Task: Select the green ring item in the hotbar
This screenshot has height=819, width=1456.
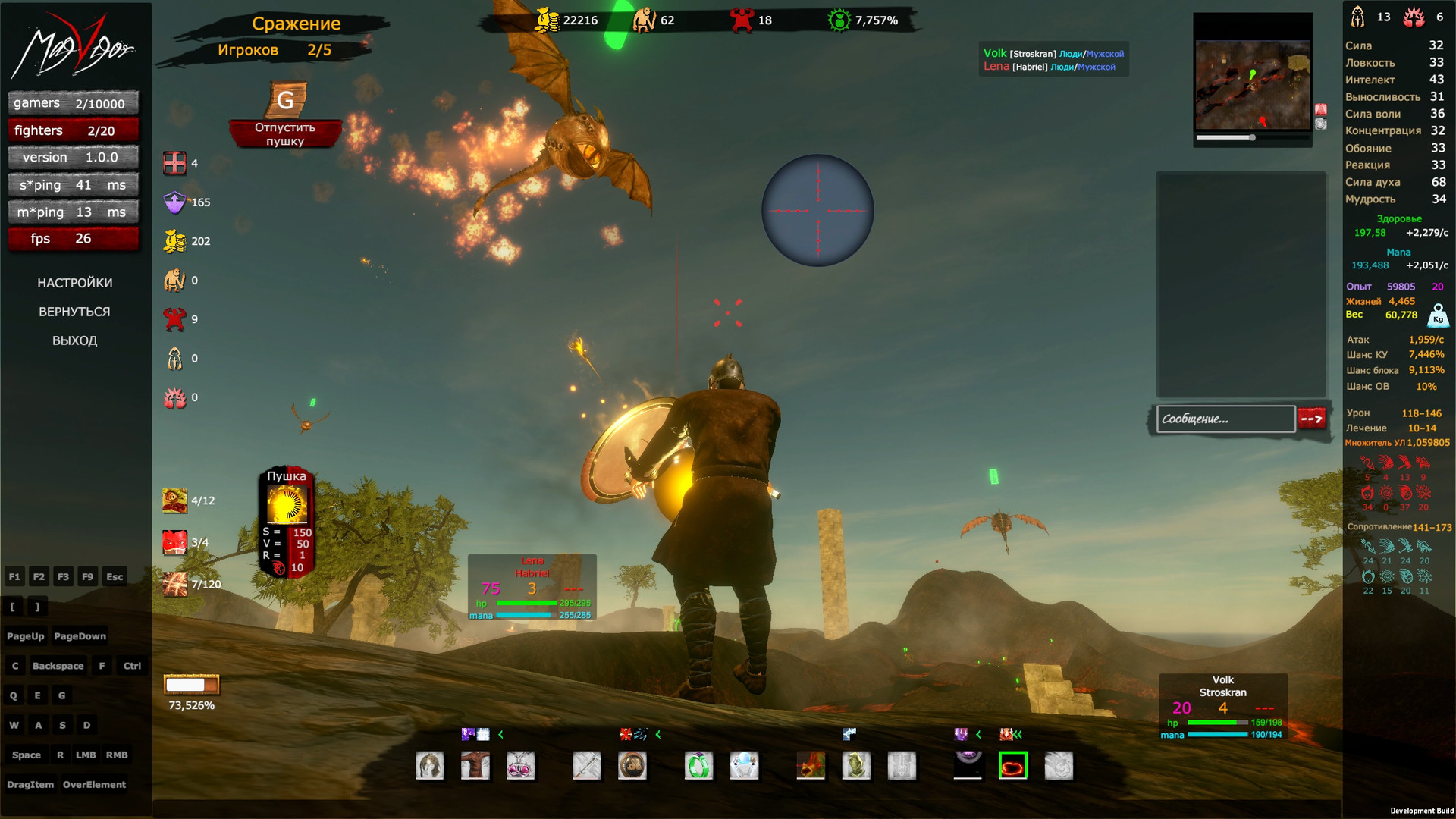Action: point(698,766)
